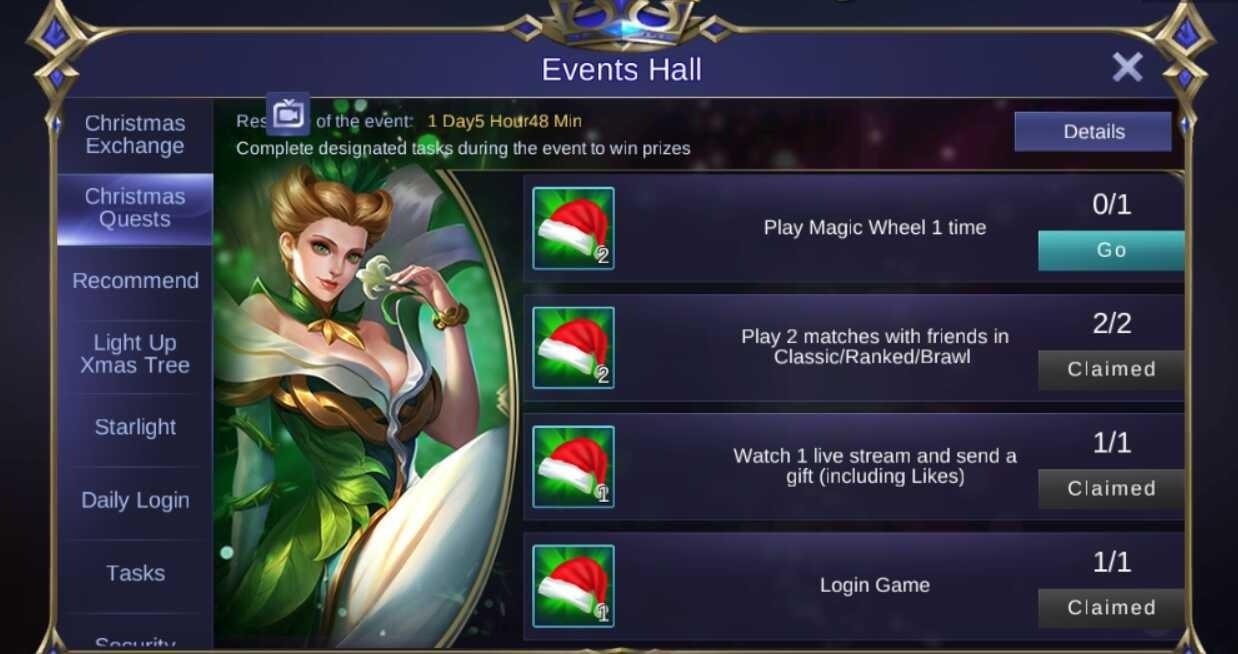Tap the Santa hat reward for Login Game
The width and height of the screenshot is (1238, 654).
573,586
